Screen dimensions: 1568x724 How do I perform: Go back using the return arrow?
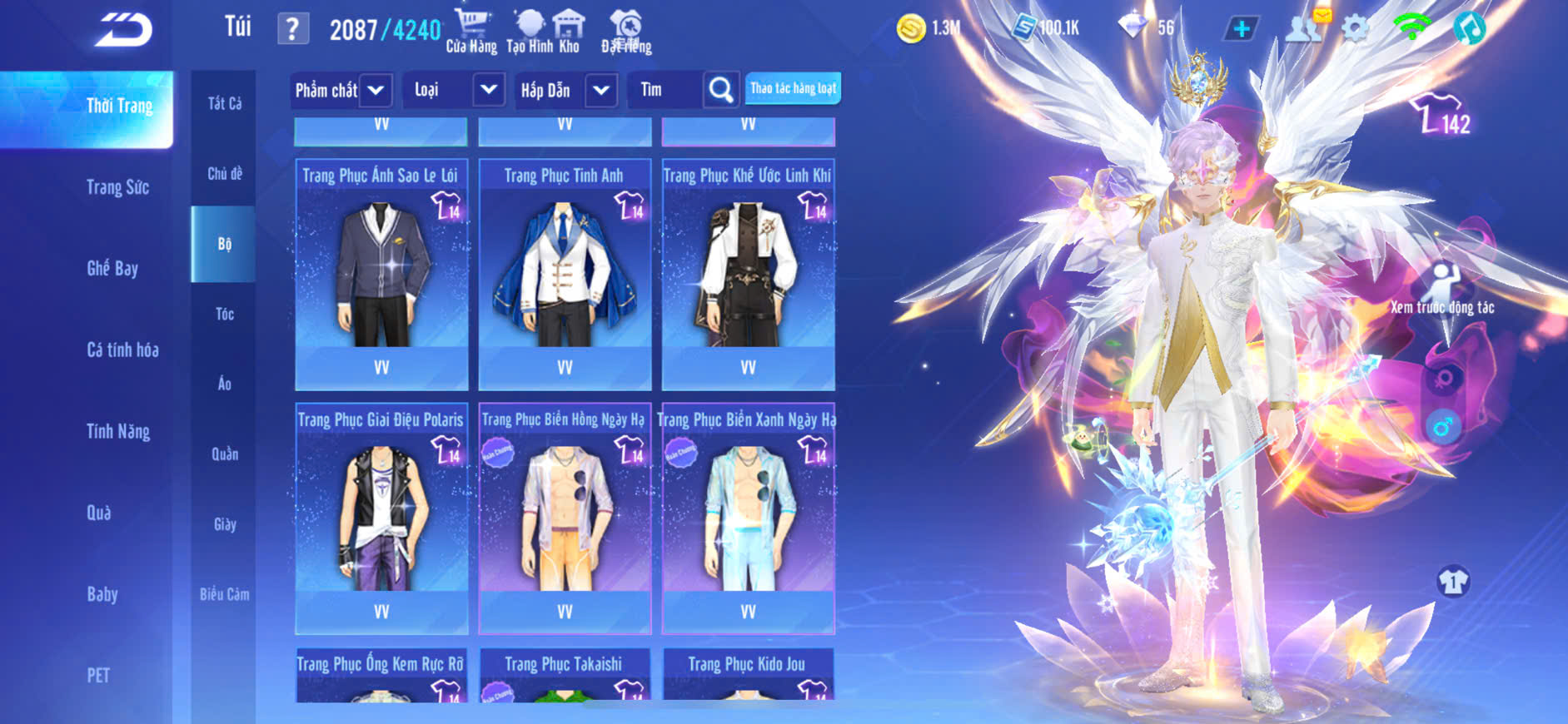tap(124, 30)
